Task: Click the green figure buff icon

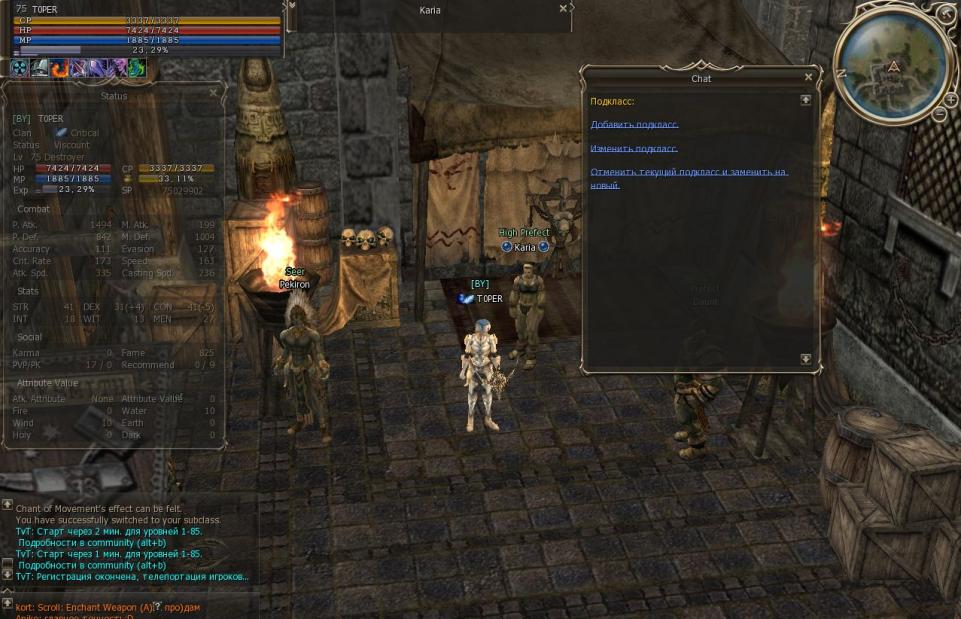Action: [x=136, y=68]
